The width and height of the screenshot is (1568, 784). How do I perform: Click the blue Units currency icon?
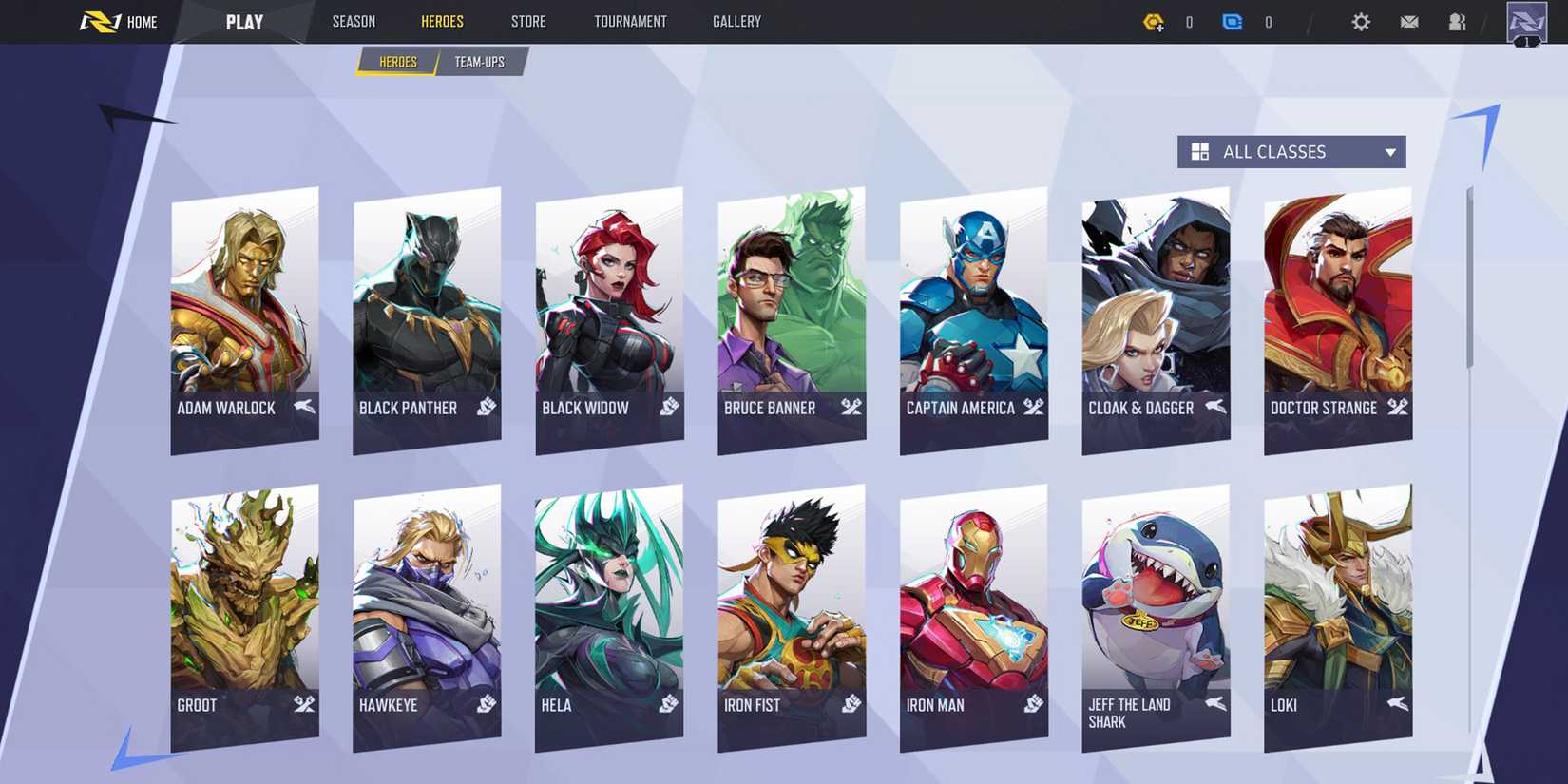pos(1233,21)
